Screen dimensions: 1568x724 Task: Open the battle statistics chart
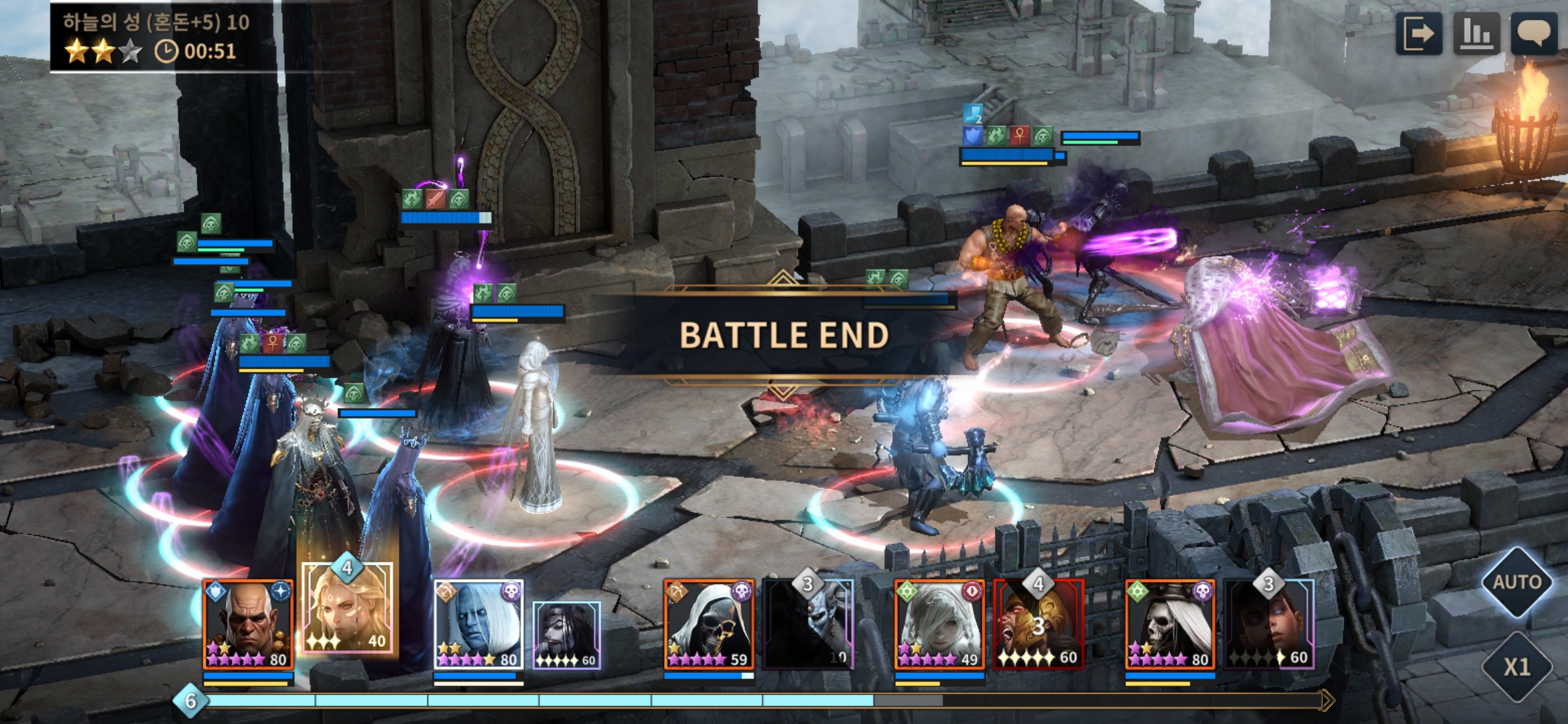[1476, 34]
